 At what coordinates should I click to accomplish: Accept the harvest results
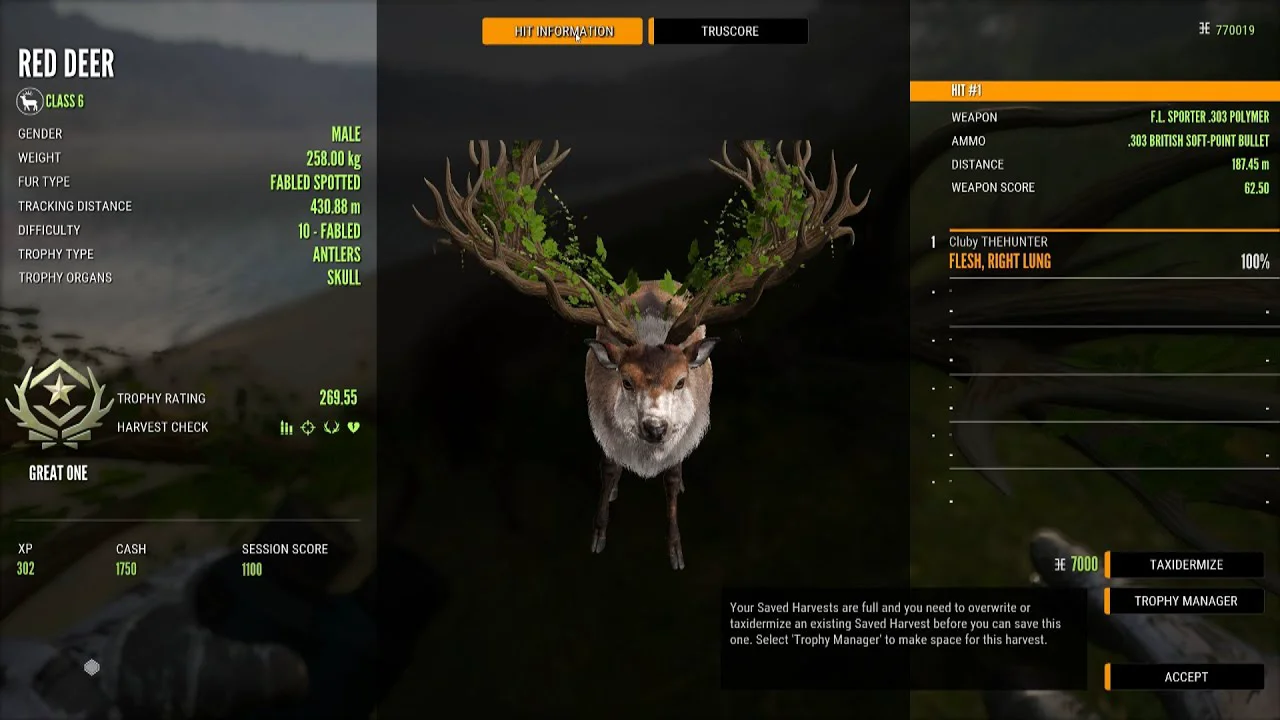[1185, 677]
